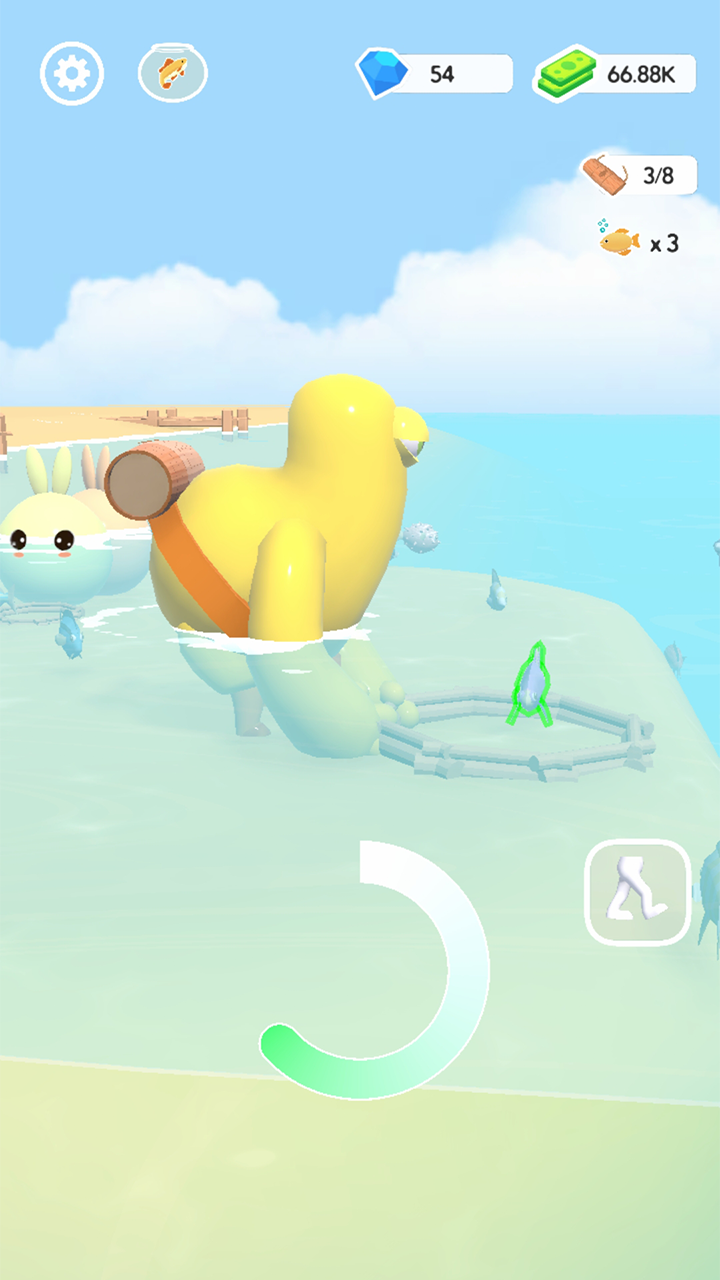
Task: Tap the green cash balance counter
Action: coord(617,75)
